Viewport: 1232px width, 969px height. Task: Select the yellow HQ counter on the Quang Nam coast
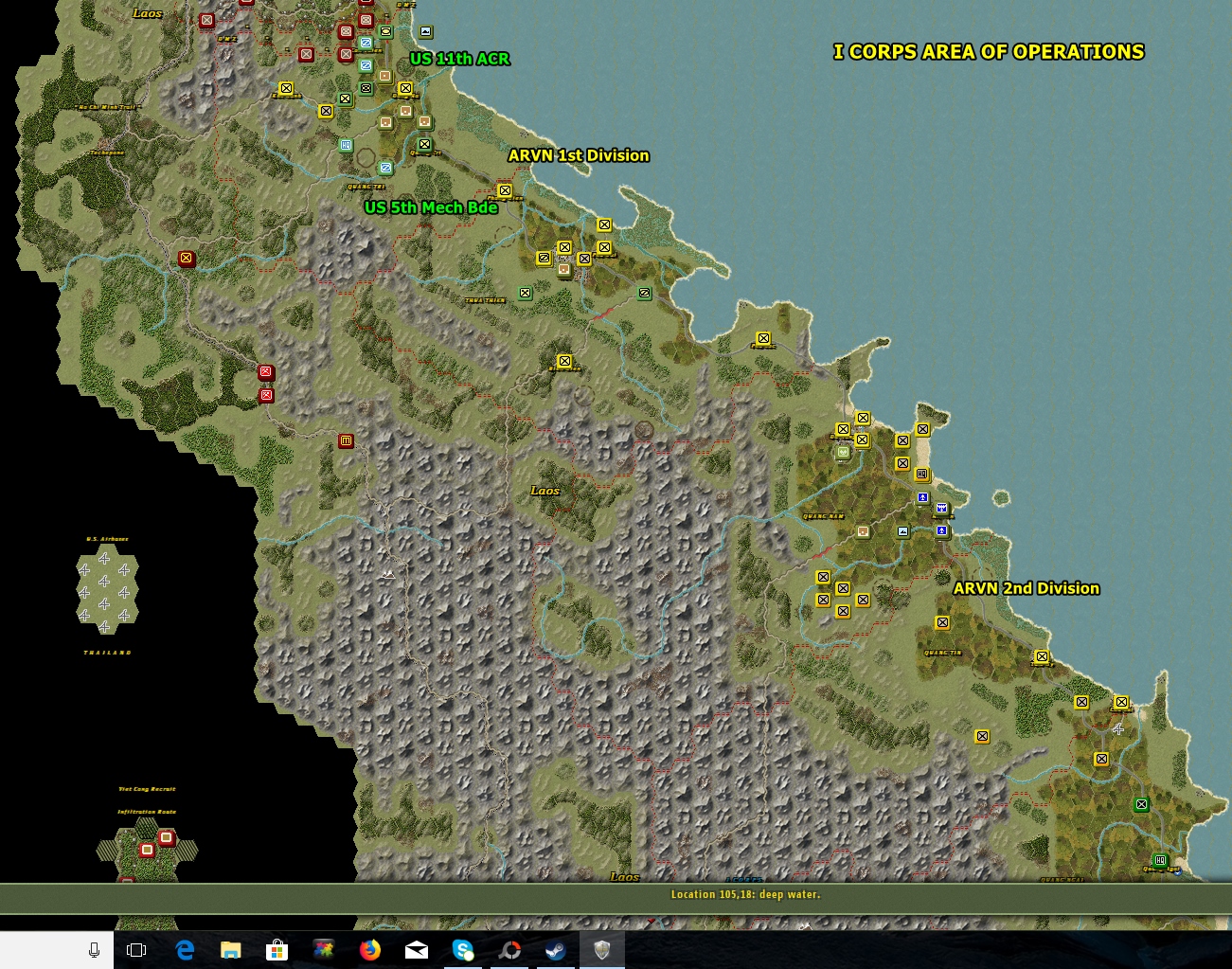(922, 474)
